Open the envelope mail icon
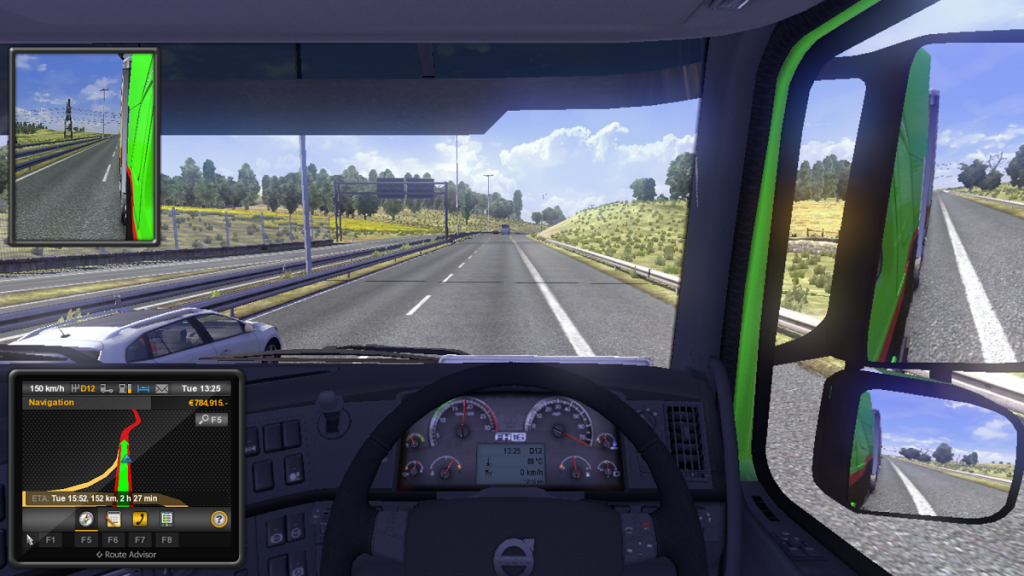 (x=161, y=388)
